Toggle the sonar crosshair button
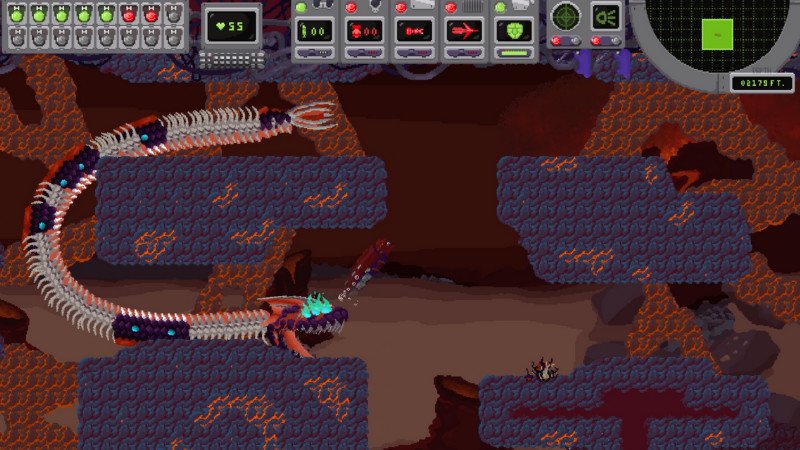The height and width of the screenshot is (450, 800). click(x=566, y=17)
